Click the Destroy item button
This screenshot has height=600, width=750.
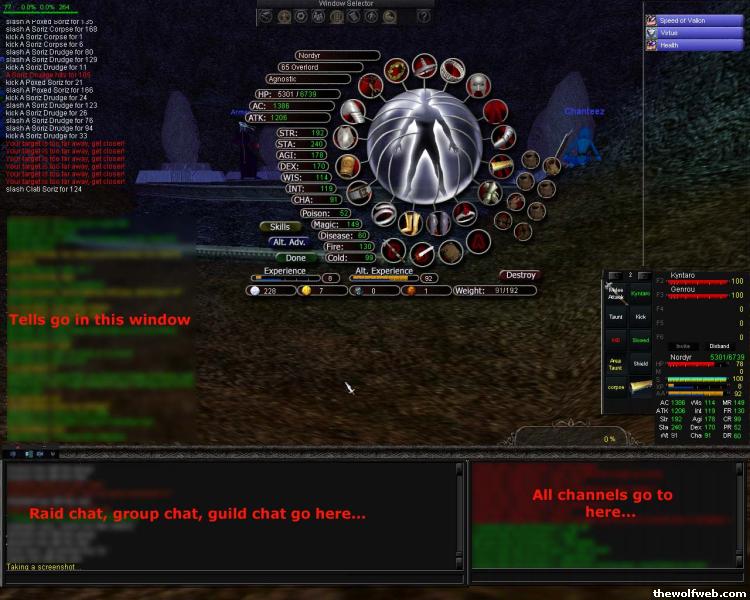519,275
